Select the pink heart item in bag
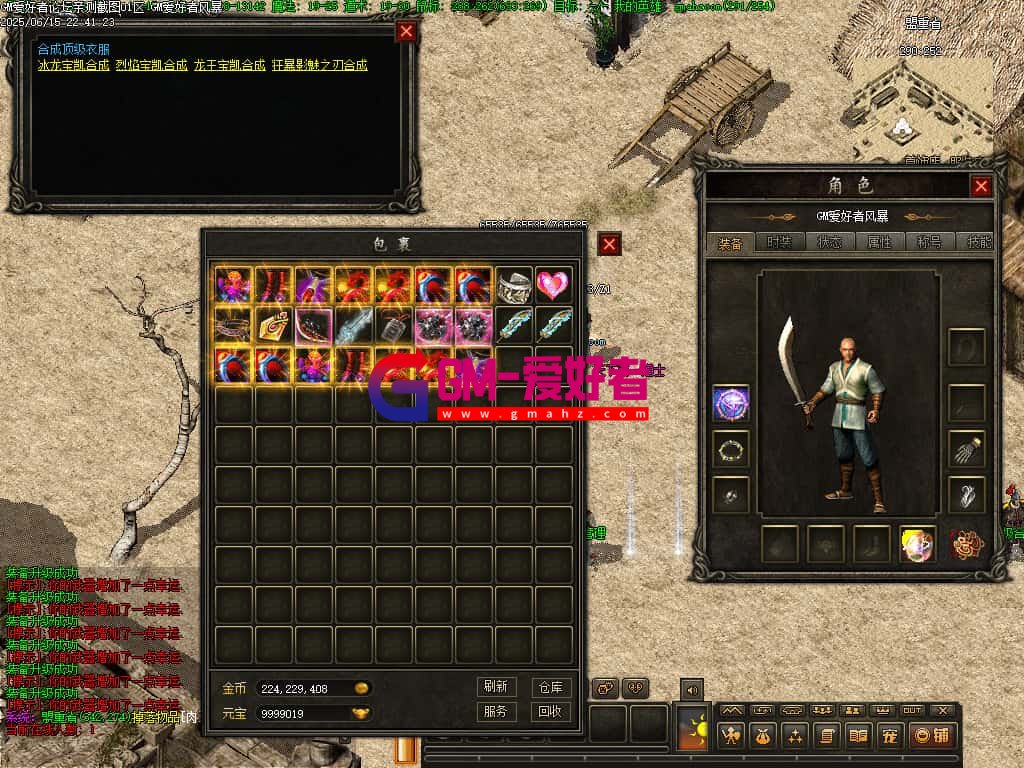This screenshot has height=768, width=1024. [x=554, y=286]
